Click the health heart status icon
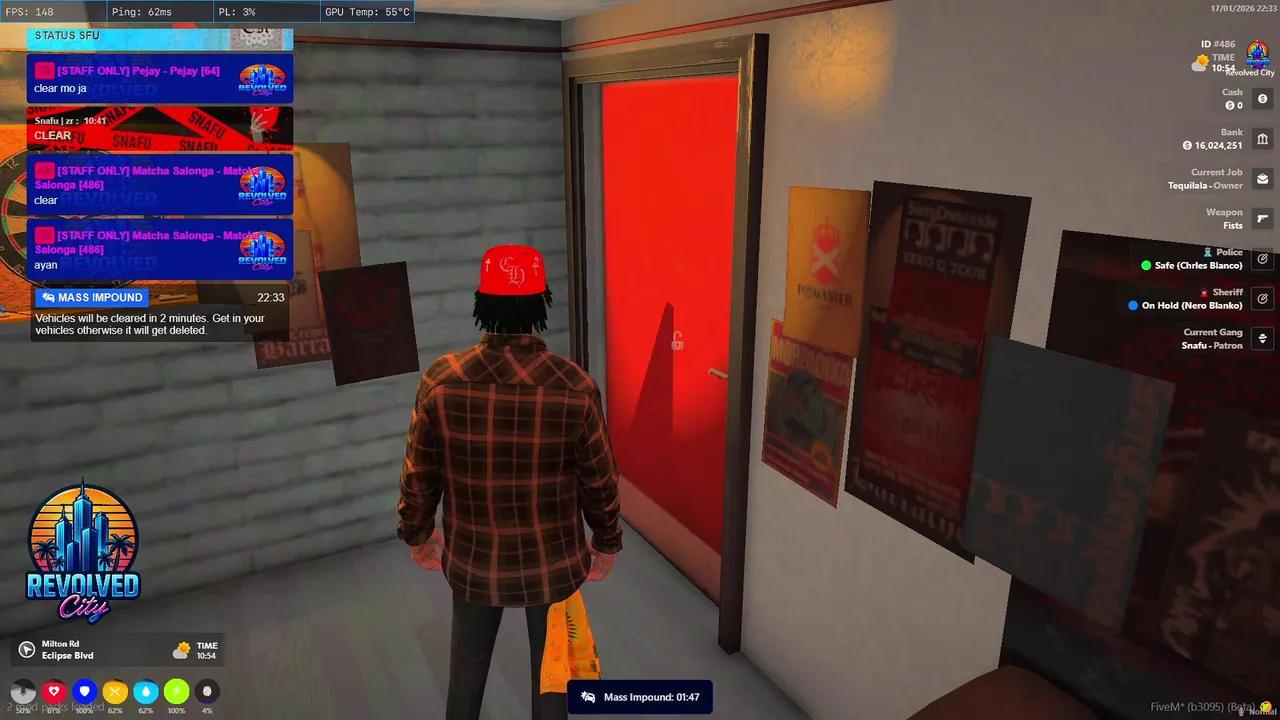Viewport: 1280px width, 720px height. [54, 690]
